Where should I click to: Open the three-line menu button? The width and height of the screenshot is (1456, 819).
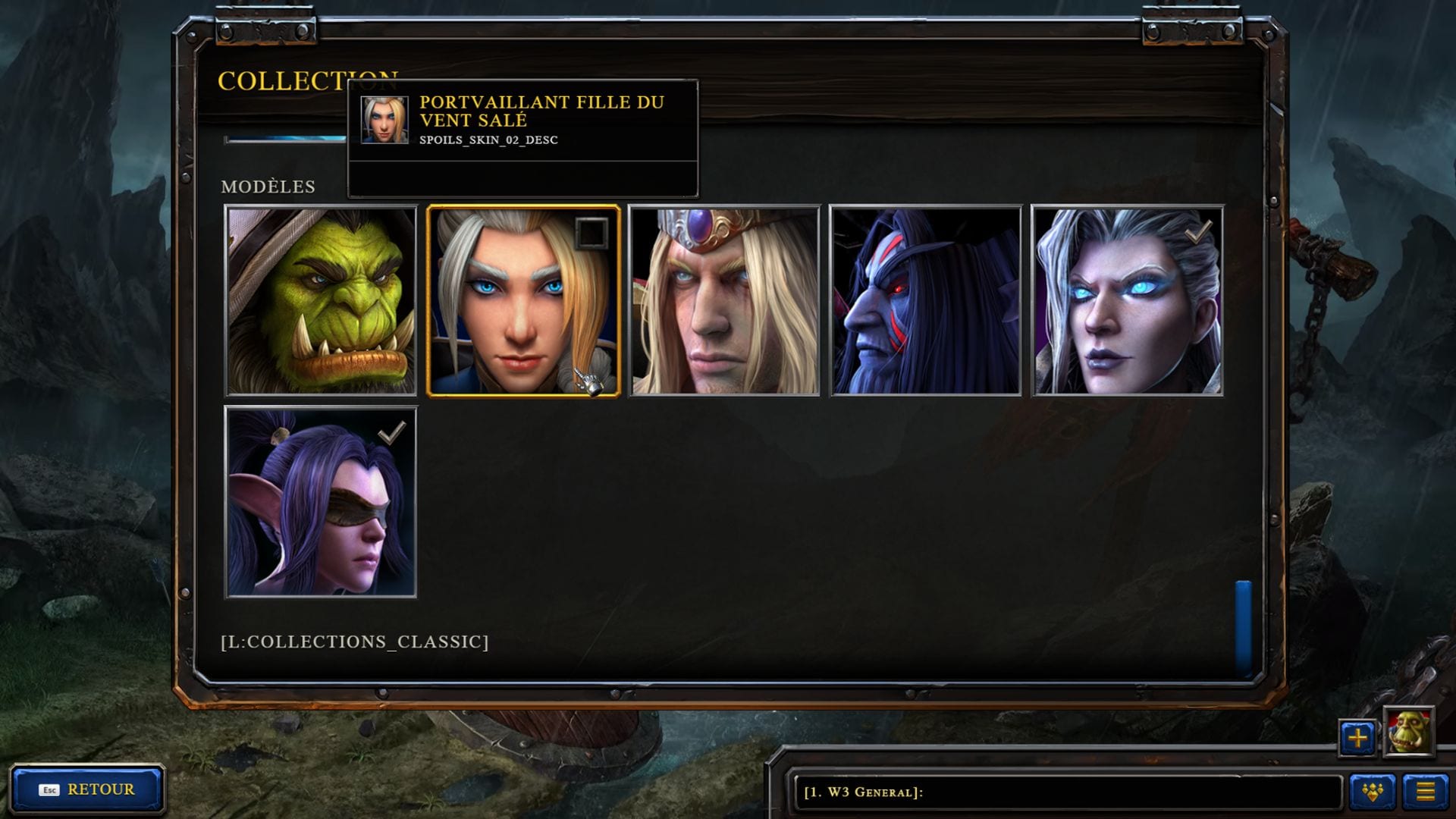(1426, 792)
